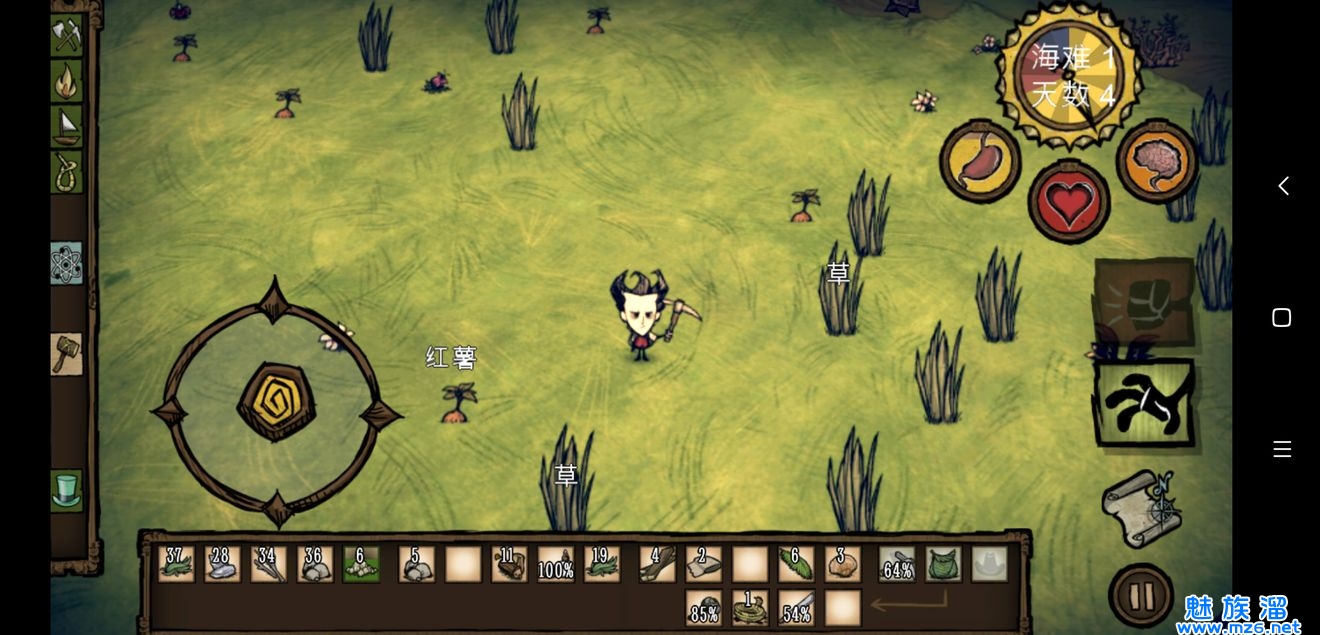1320x635 pixels.
Task: Select the stack of 11 logs
Action: [x=509, y=564]
